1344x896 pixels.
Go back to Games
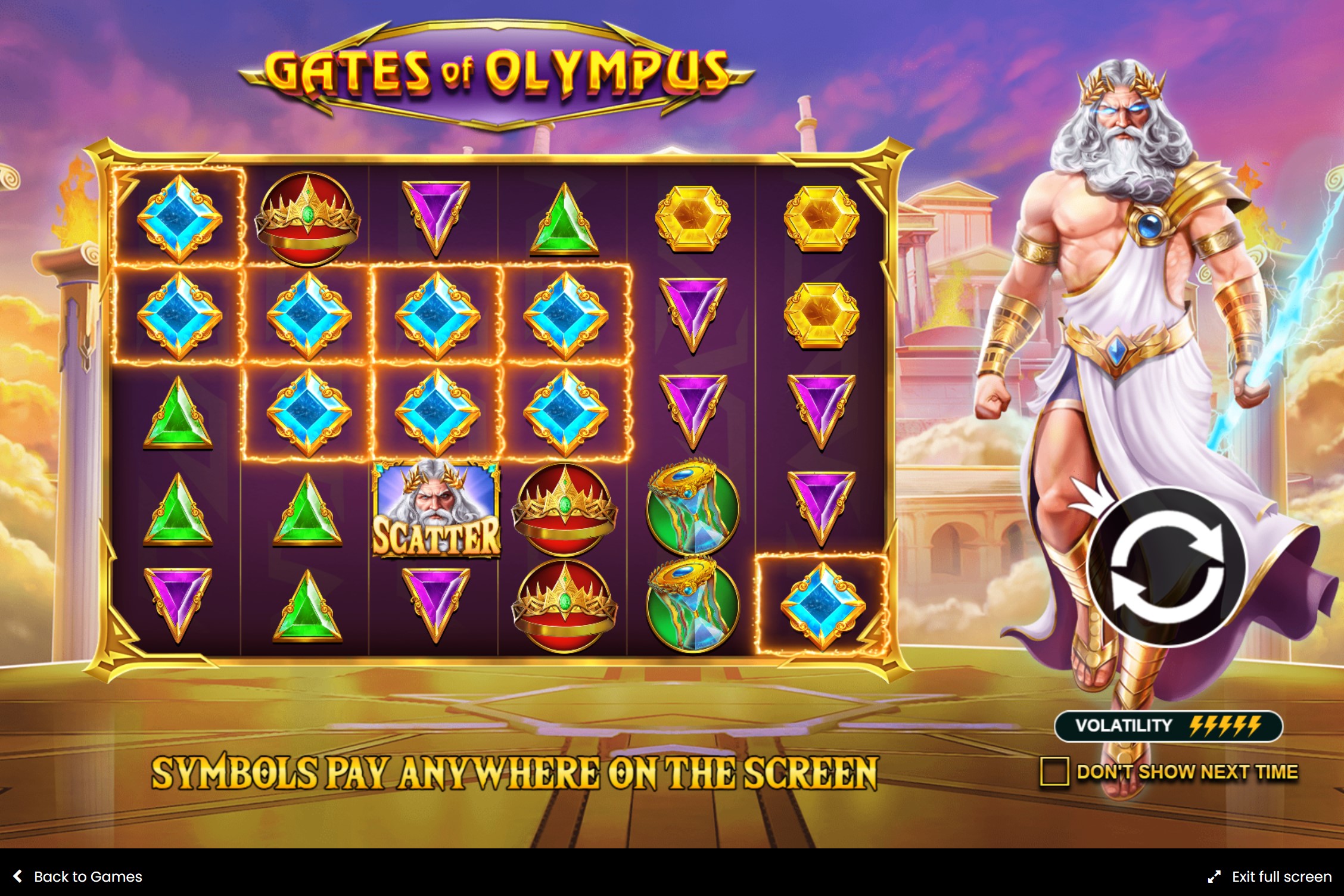coord(77,876)
